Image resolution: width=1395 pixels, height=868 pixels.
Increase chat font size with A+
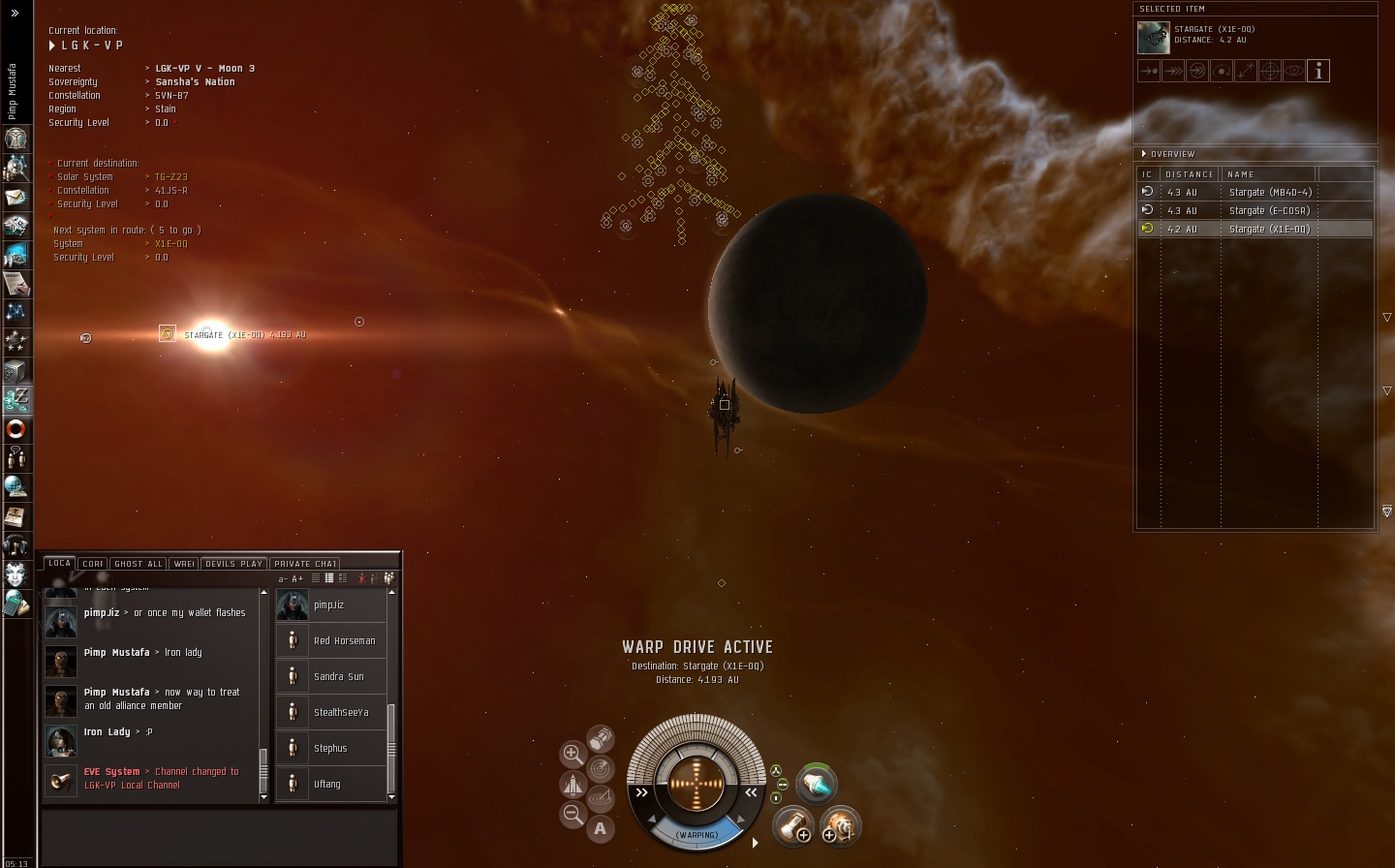click(x=297, y=579)
